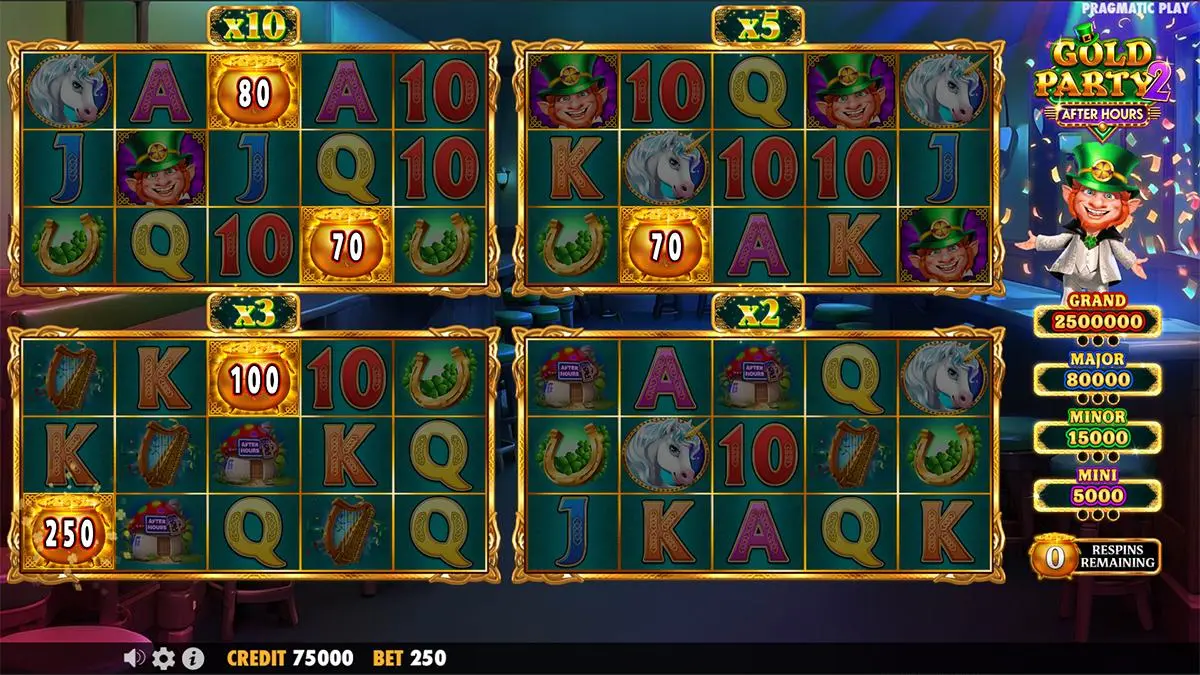Show the game info page
The height and width of the screenshot is (675, 1200).
pos(193,658)
